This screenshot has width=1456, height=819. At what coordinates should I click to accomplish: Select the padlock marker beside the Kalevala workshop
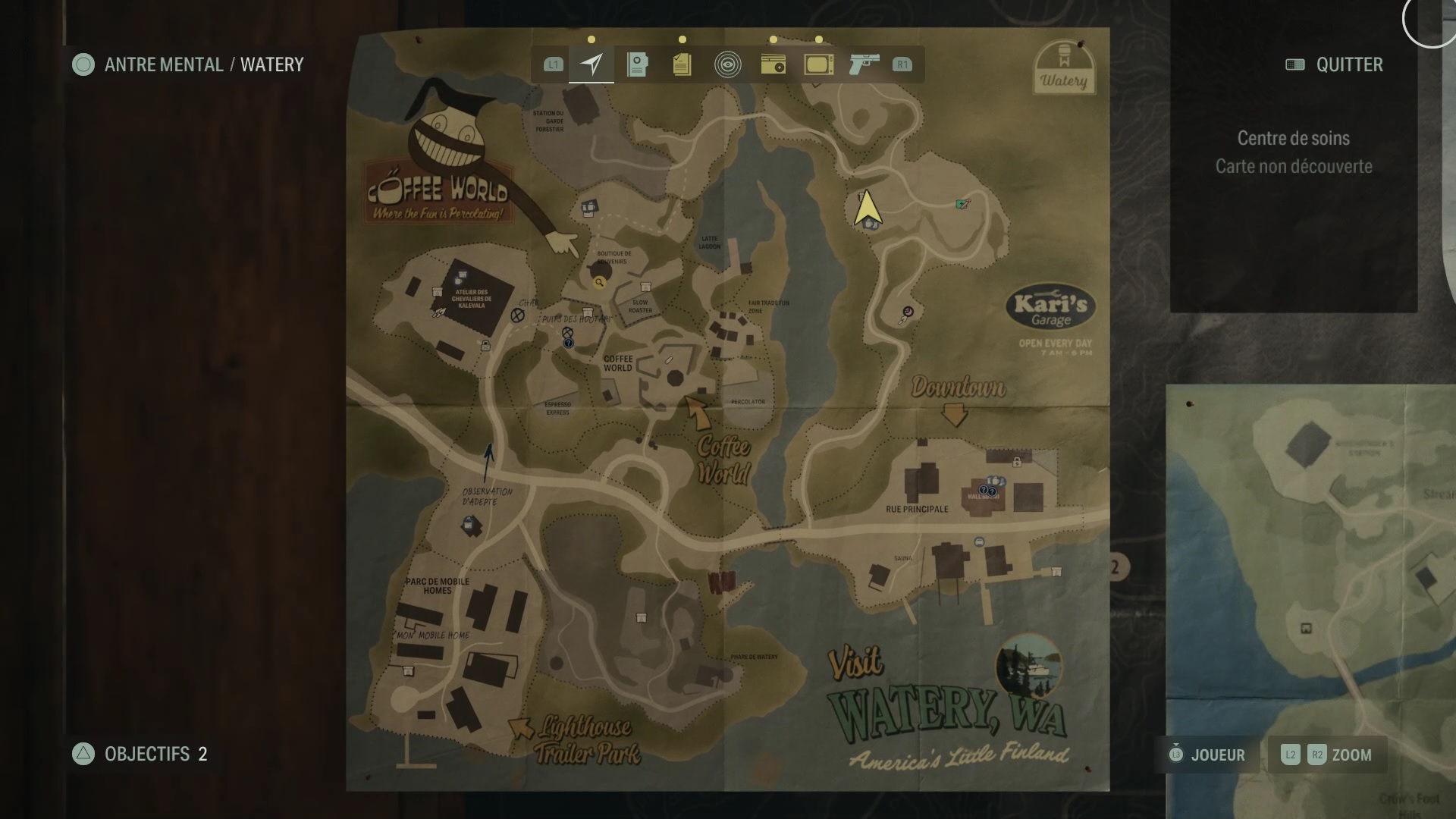coord(485,346)
